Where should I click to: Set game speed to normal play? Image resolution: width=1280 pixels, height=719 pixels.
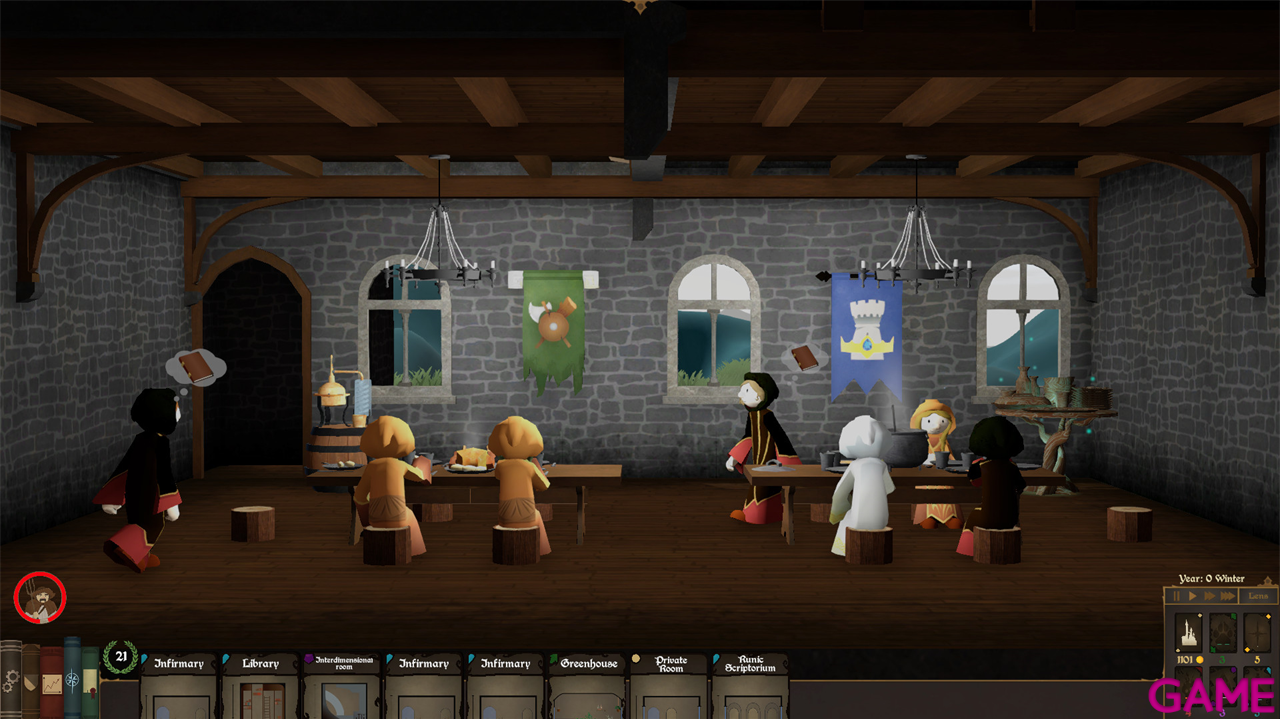pyautogui.click(x=1193, y=596)
